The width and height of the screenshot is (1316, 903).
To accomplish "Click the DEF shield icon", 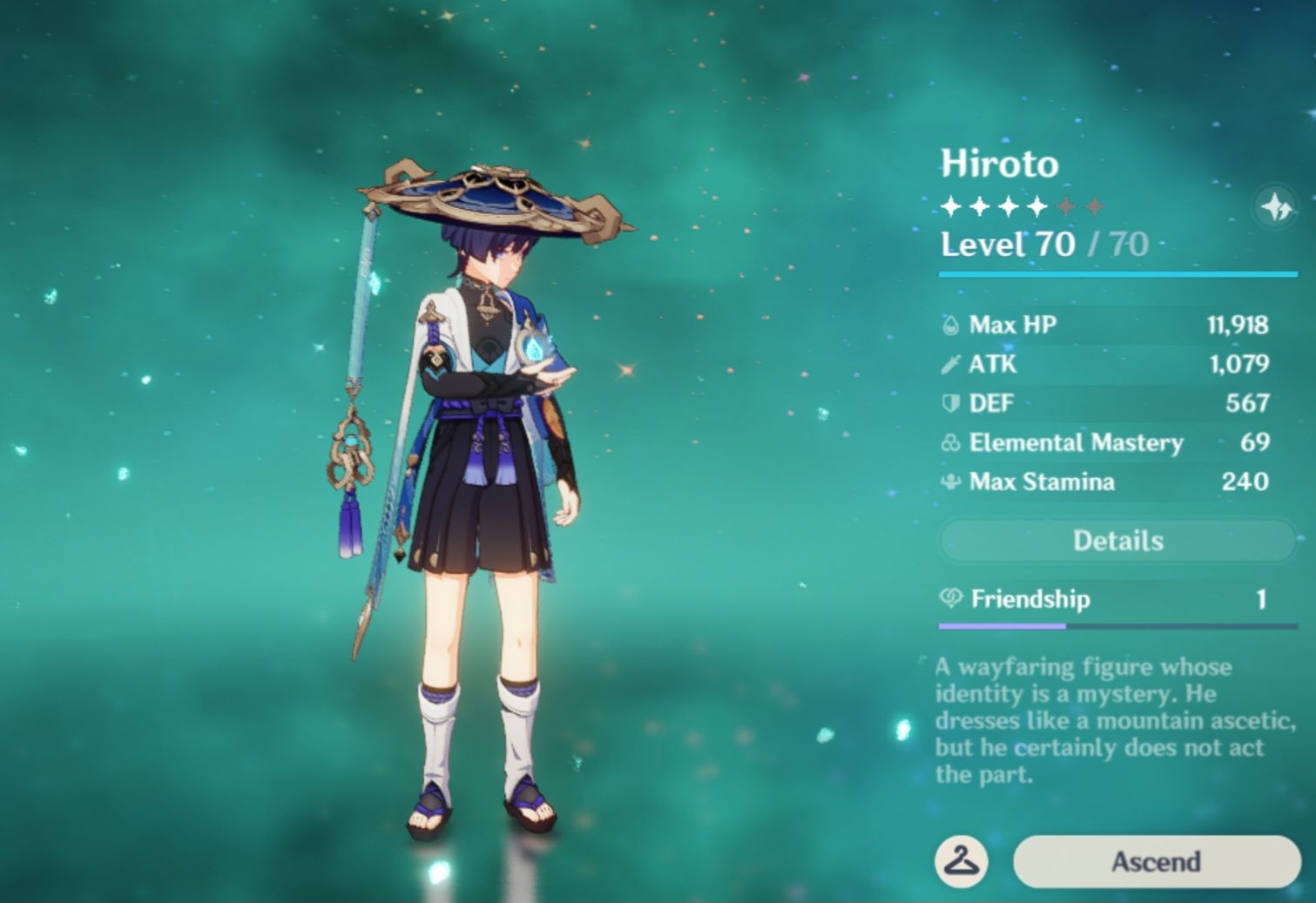I will pyautogui.click(x=952, y=403).
